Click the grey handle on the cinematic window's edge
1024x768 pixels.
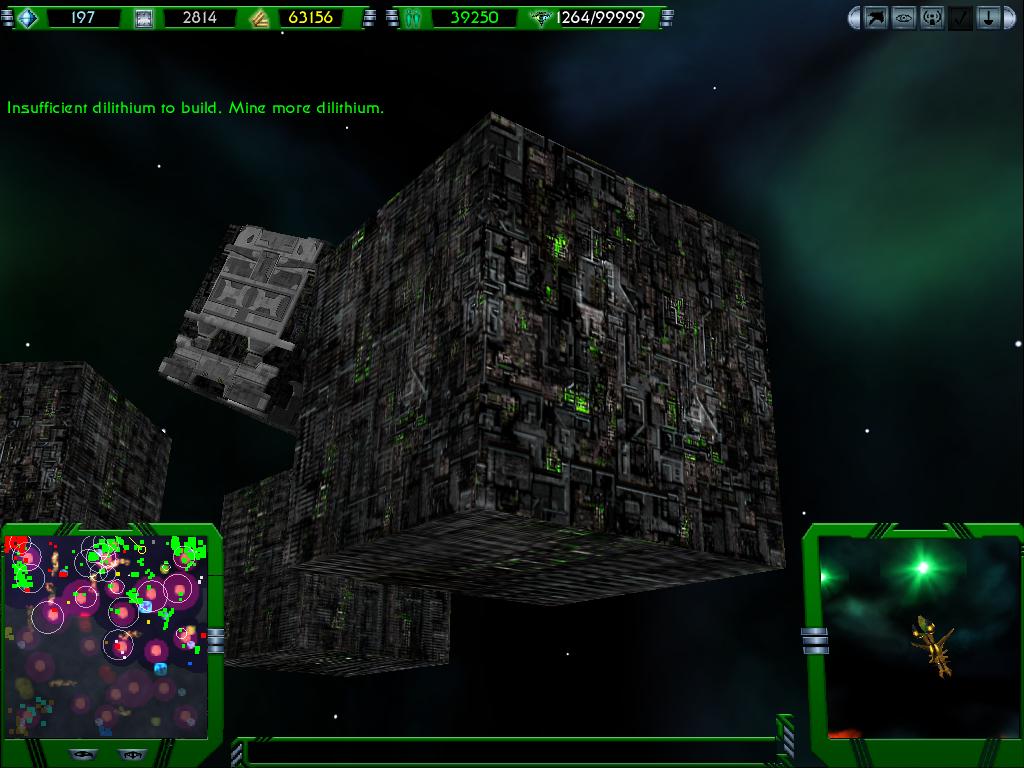click(x=814, y=640)
